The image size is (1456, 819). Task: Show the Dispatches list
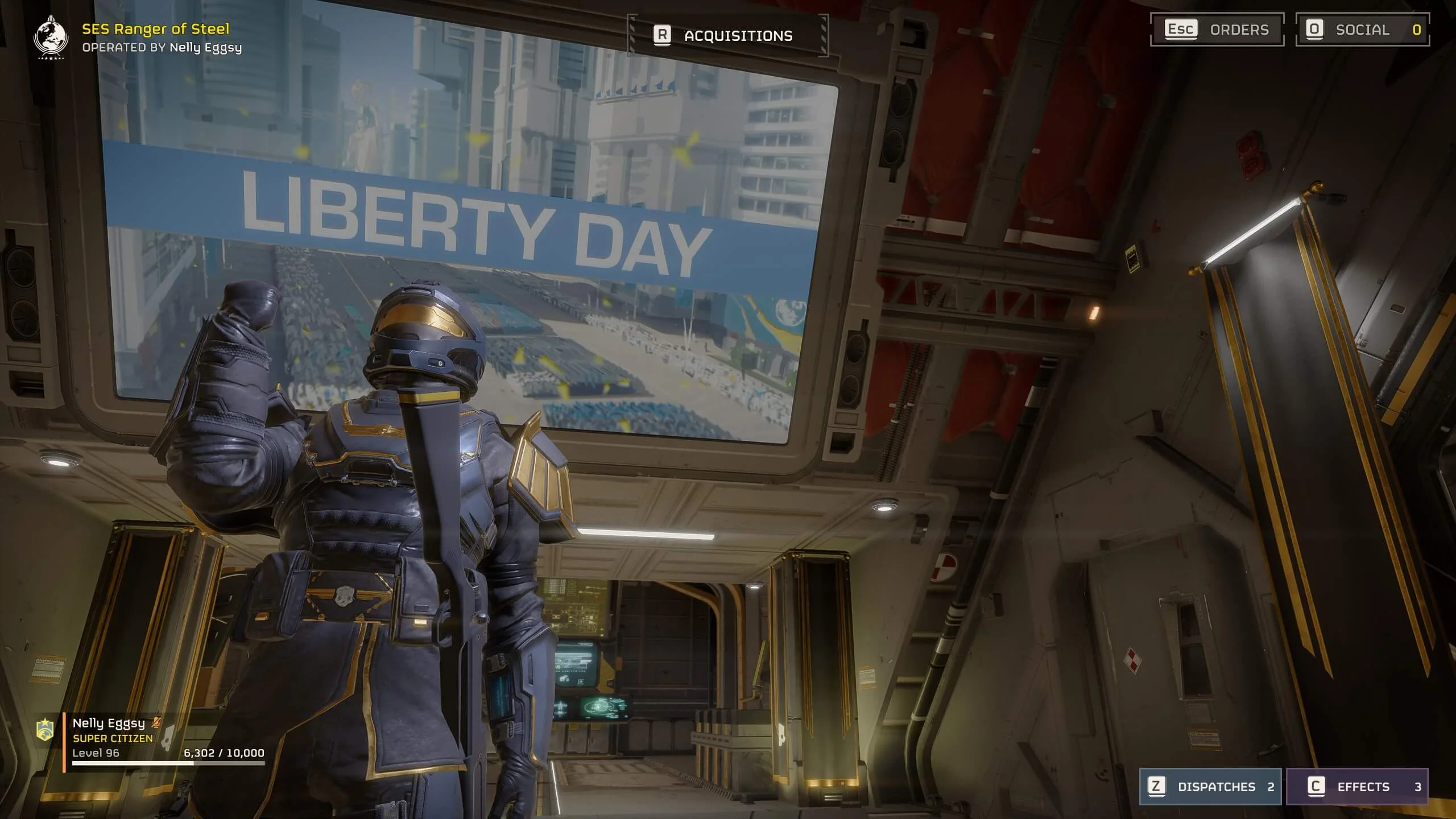(1210, 787)
